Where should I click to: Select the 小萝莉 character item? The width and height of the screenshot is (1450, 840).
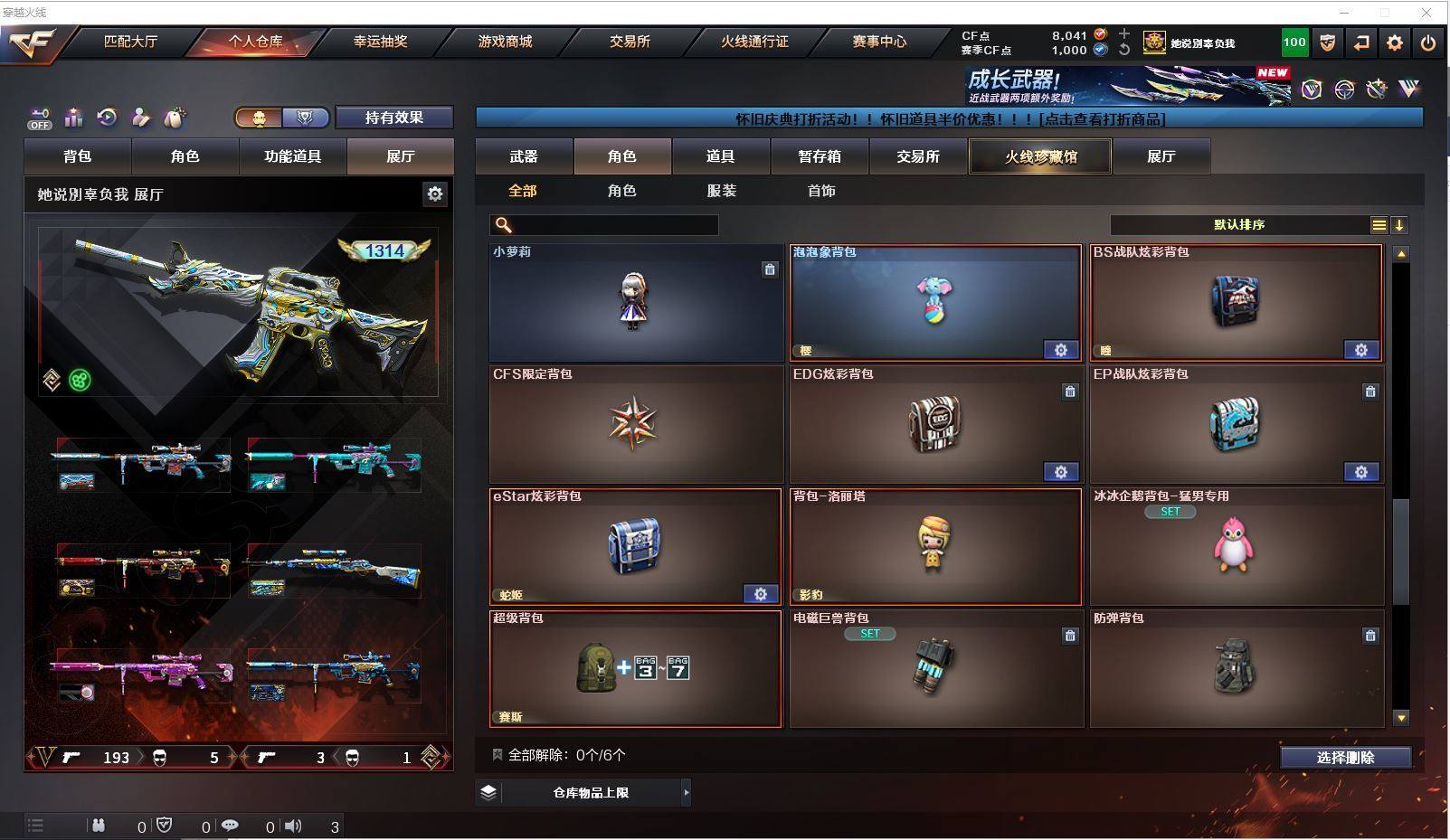point(635,302)
